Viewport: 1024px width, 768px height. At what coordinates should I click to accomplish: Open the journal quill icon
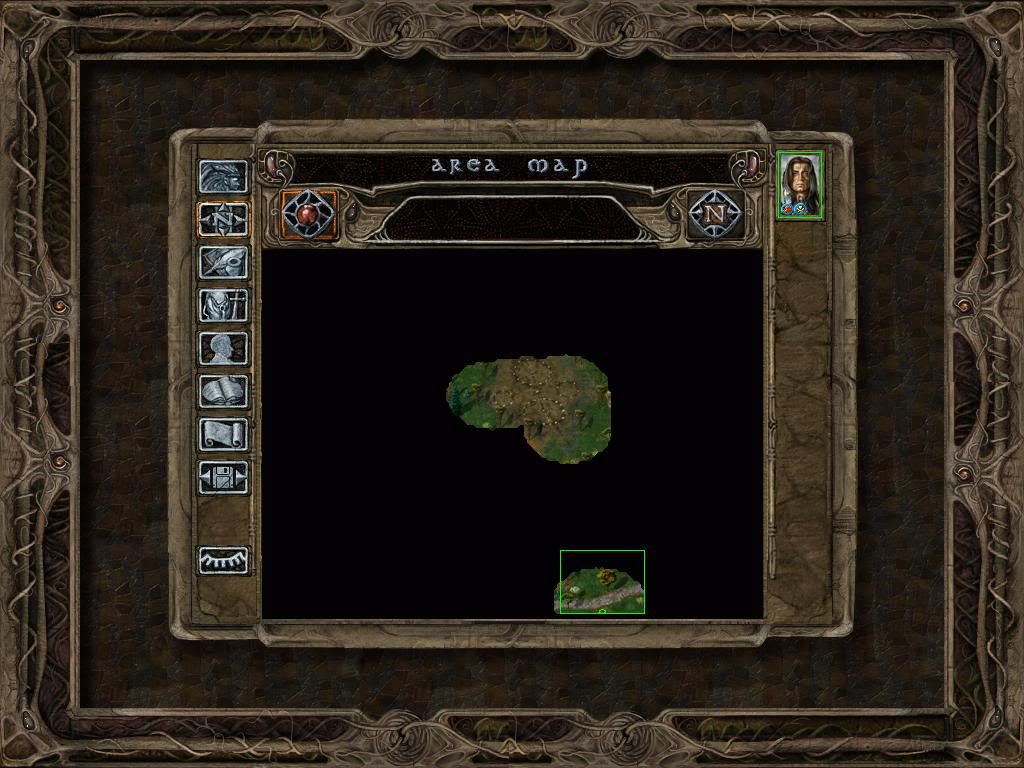tap(223, 262)
